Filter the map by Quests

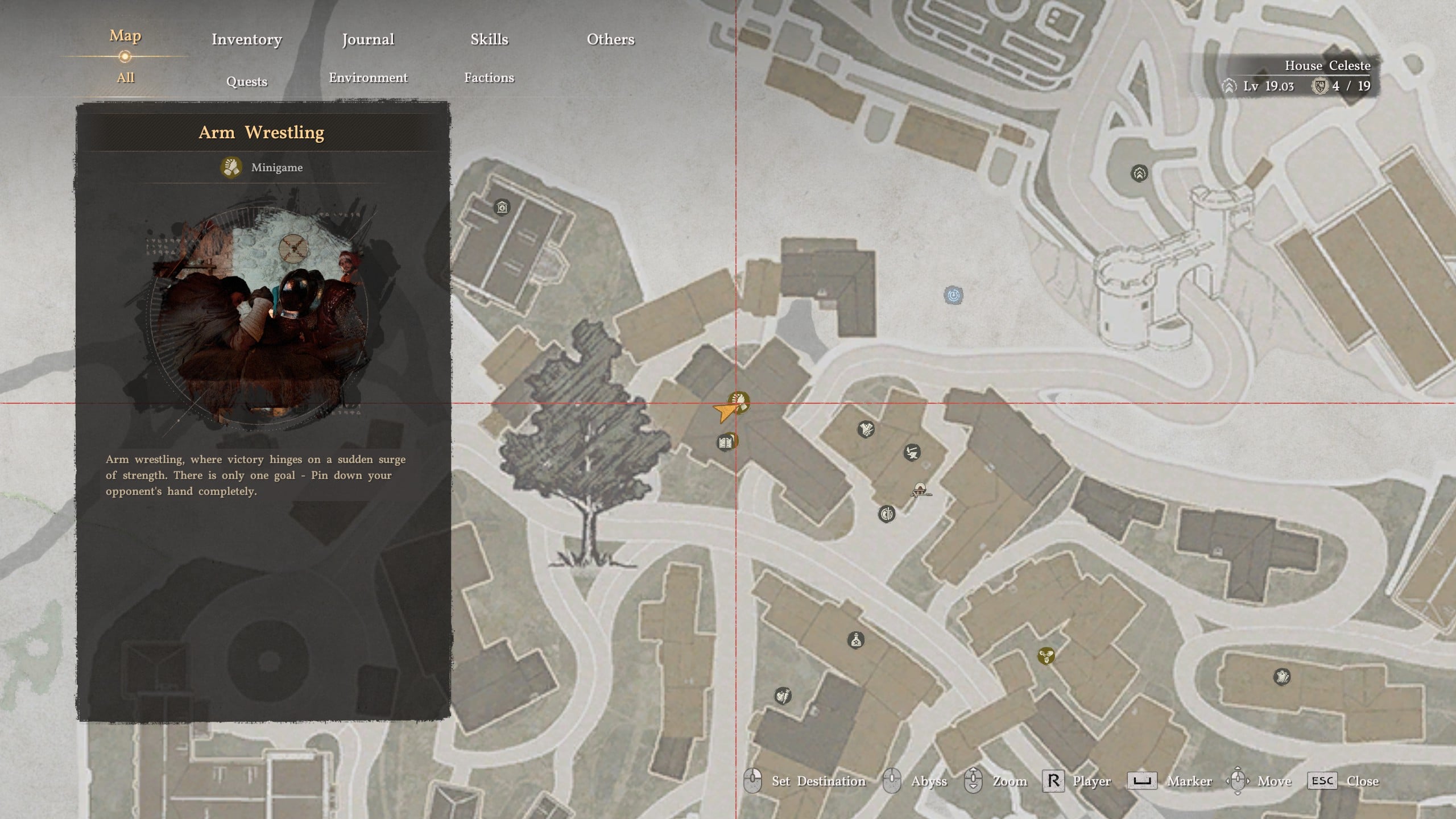click(246, 81)
